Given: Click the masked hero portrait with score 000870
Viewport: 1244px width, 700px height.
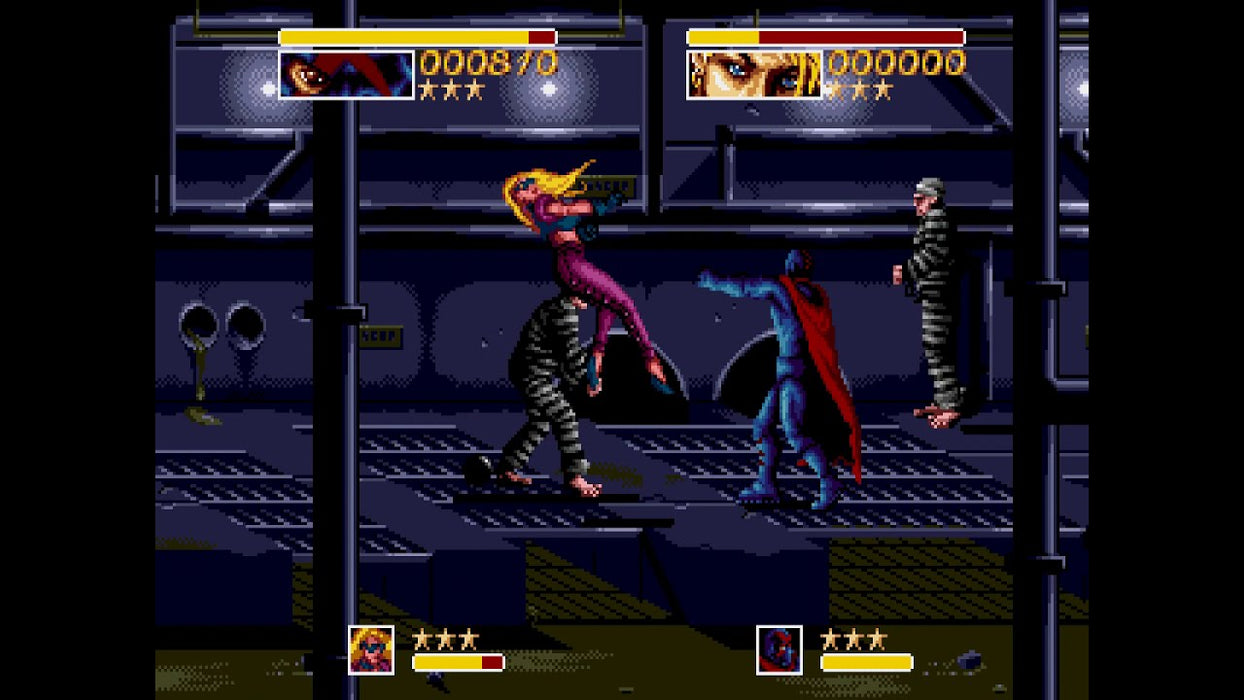Looking at the screenshot, I should [x=346, y=75].
